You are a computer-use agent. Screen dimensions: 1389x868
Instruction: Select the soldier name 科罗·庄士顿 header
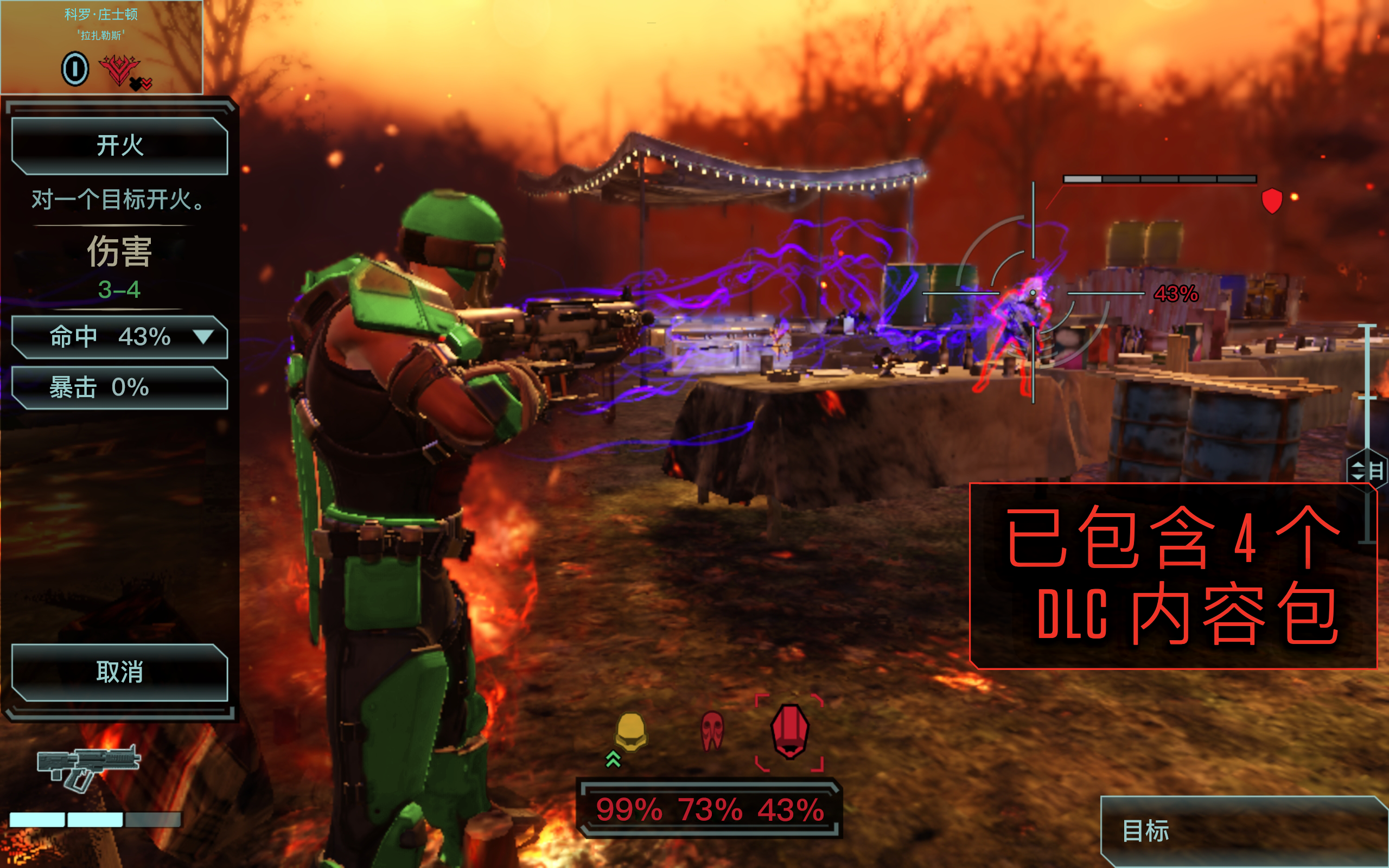pyautogui.click(x=100, y=14)
